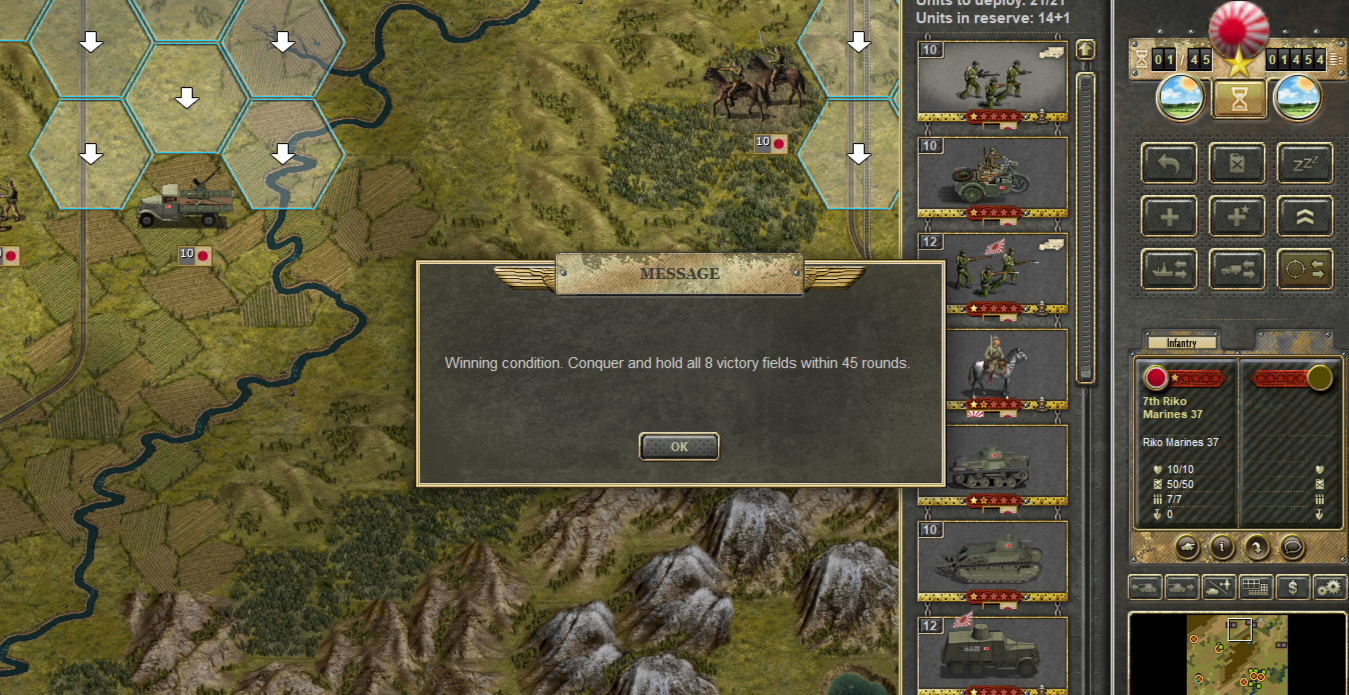1349x695 pixels.
Task: Click the hourglass end turn button
Action: point(1239,98)
